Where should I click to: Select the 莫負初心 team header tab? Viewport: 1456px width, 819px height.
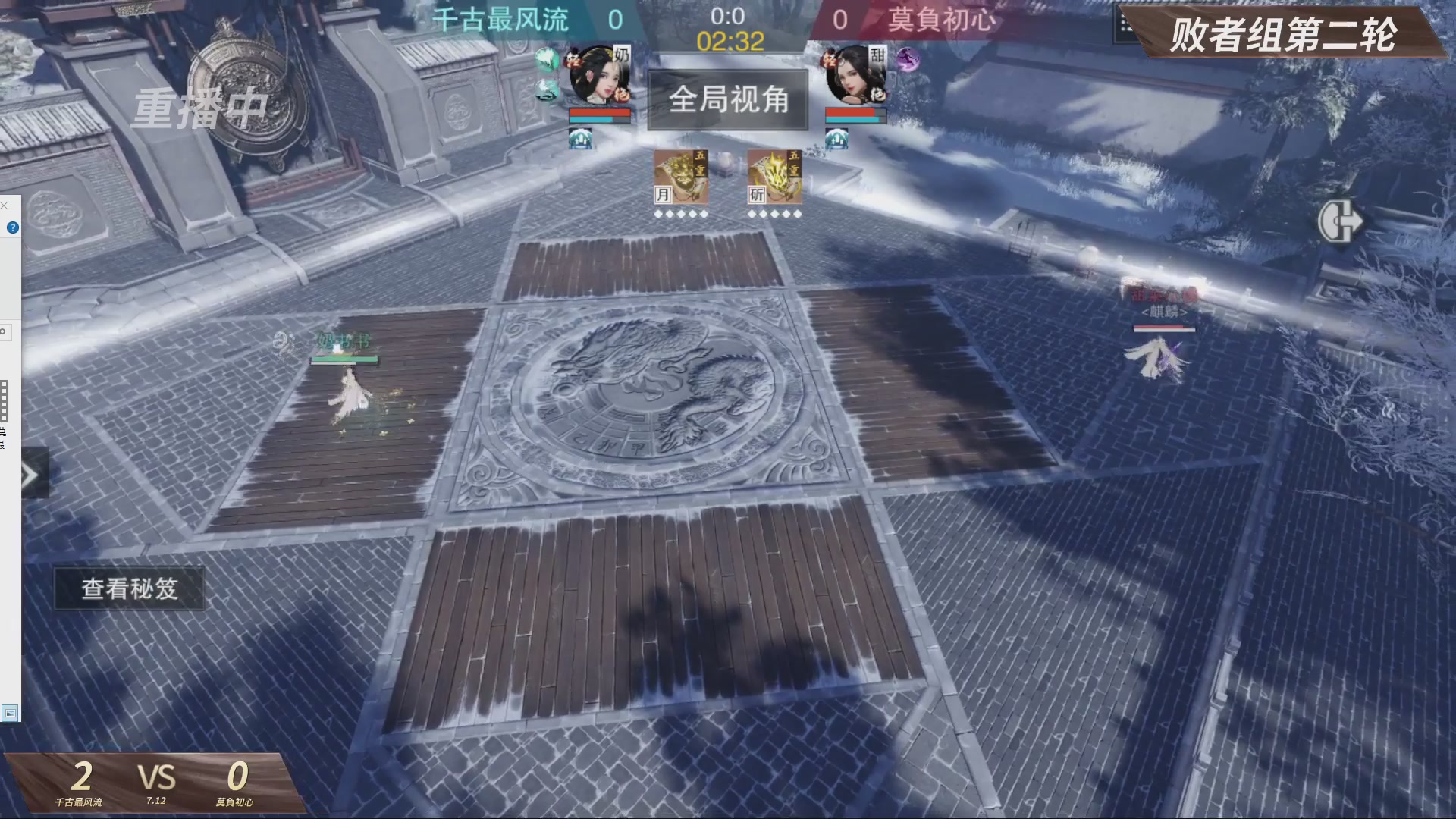(x=943, y=20)
